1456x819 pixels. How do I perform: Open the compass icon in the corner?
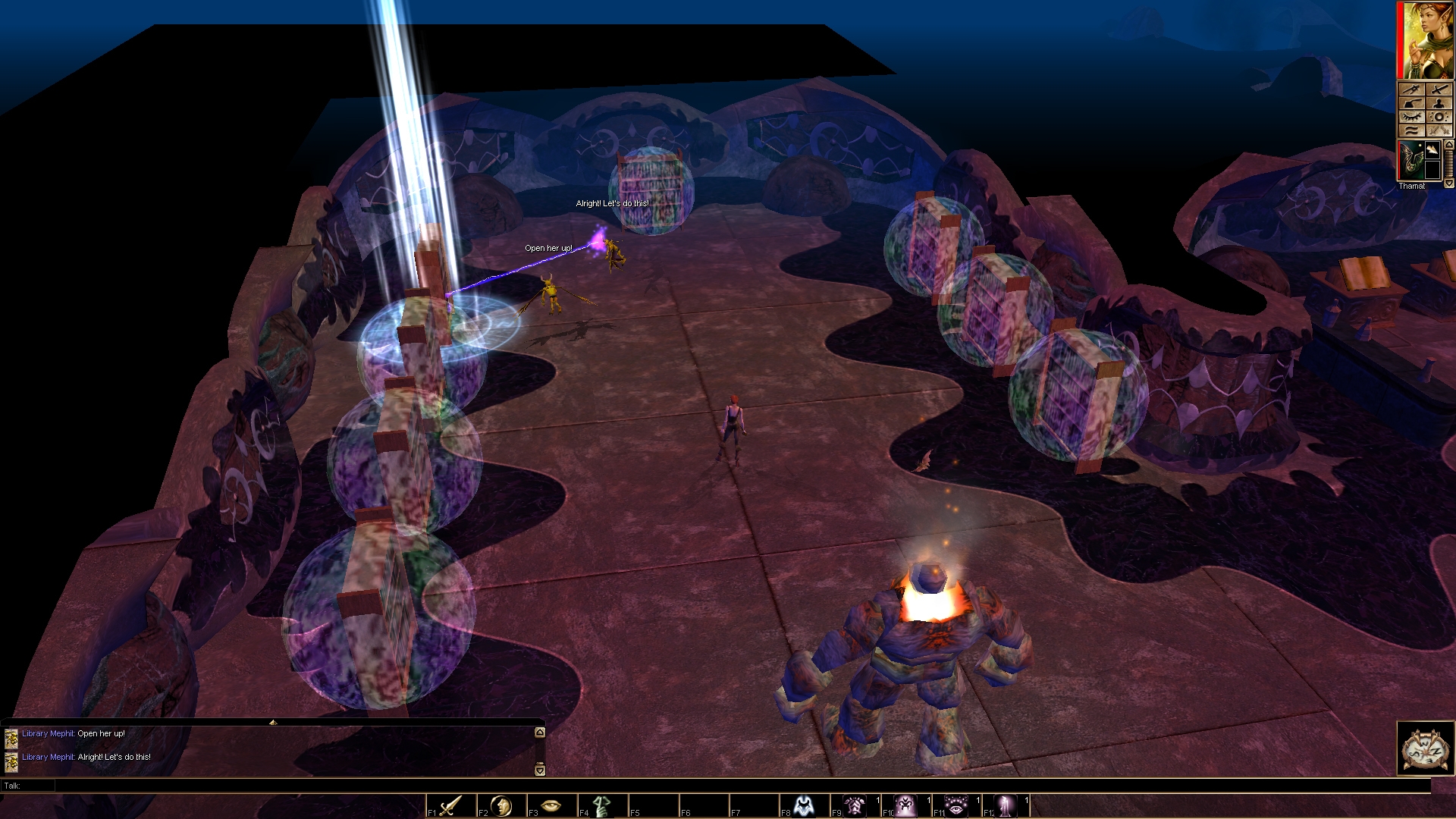pos(1426,748)
